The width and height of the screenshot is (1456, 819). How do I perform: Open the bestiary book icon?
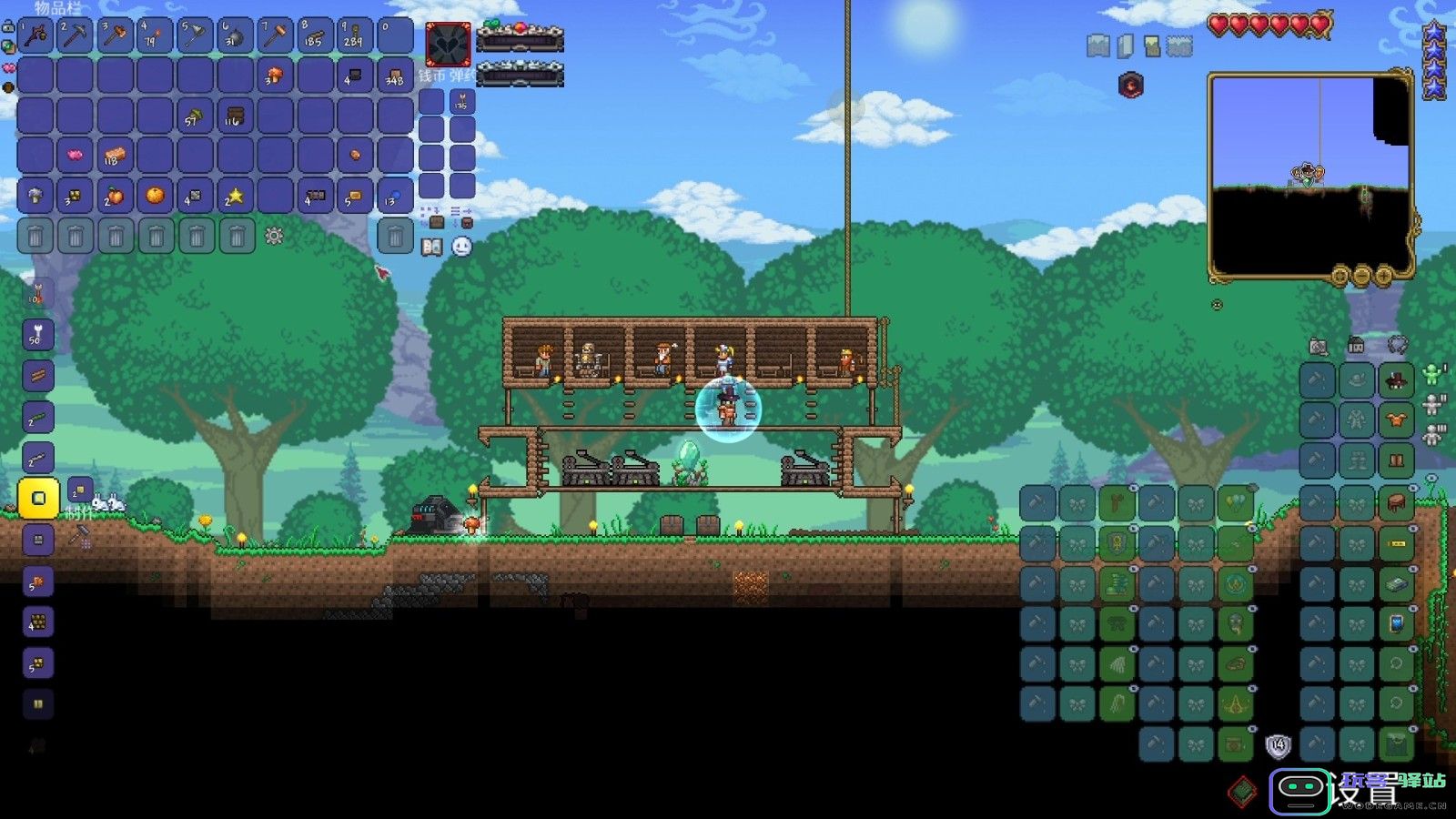(432, 247)
